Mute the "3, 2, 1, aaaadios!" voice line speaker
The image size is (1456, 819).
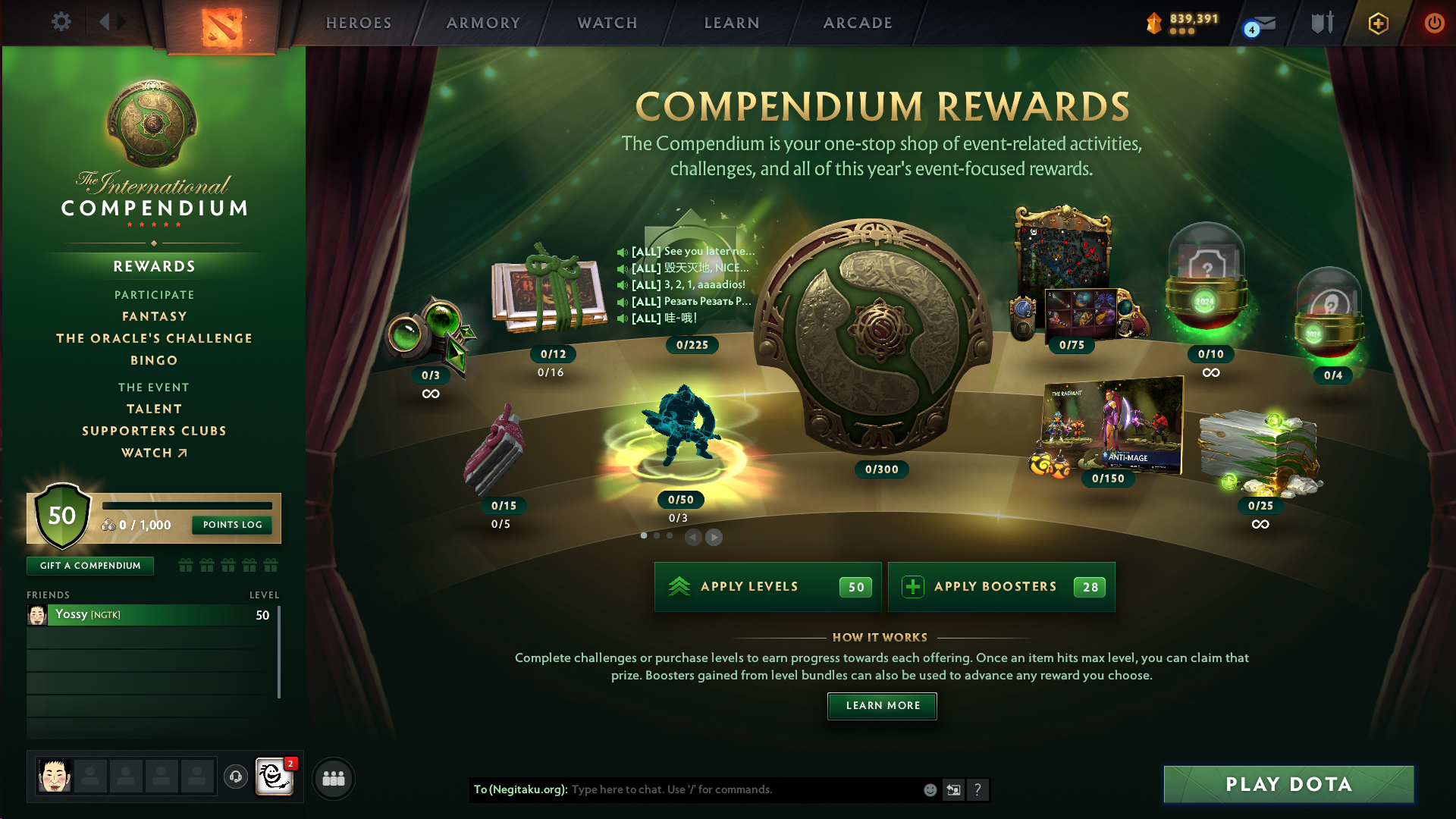point(622,285)
